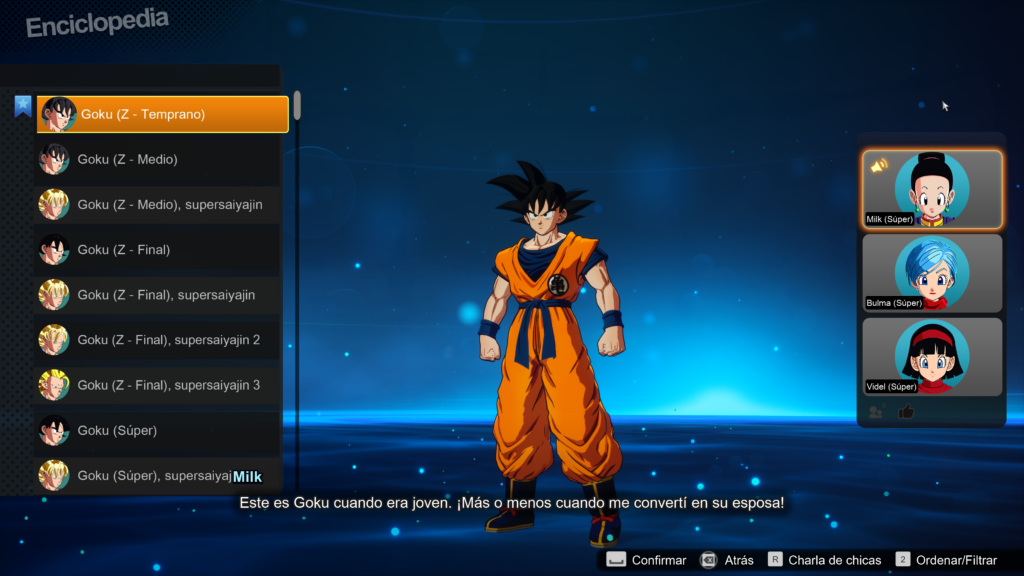Open Charla de chicas
Image resolution: width=1024 pixels, height=576 pixels.
(824, 560)
